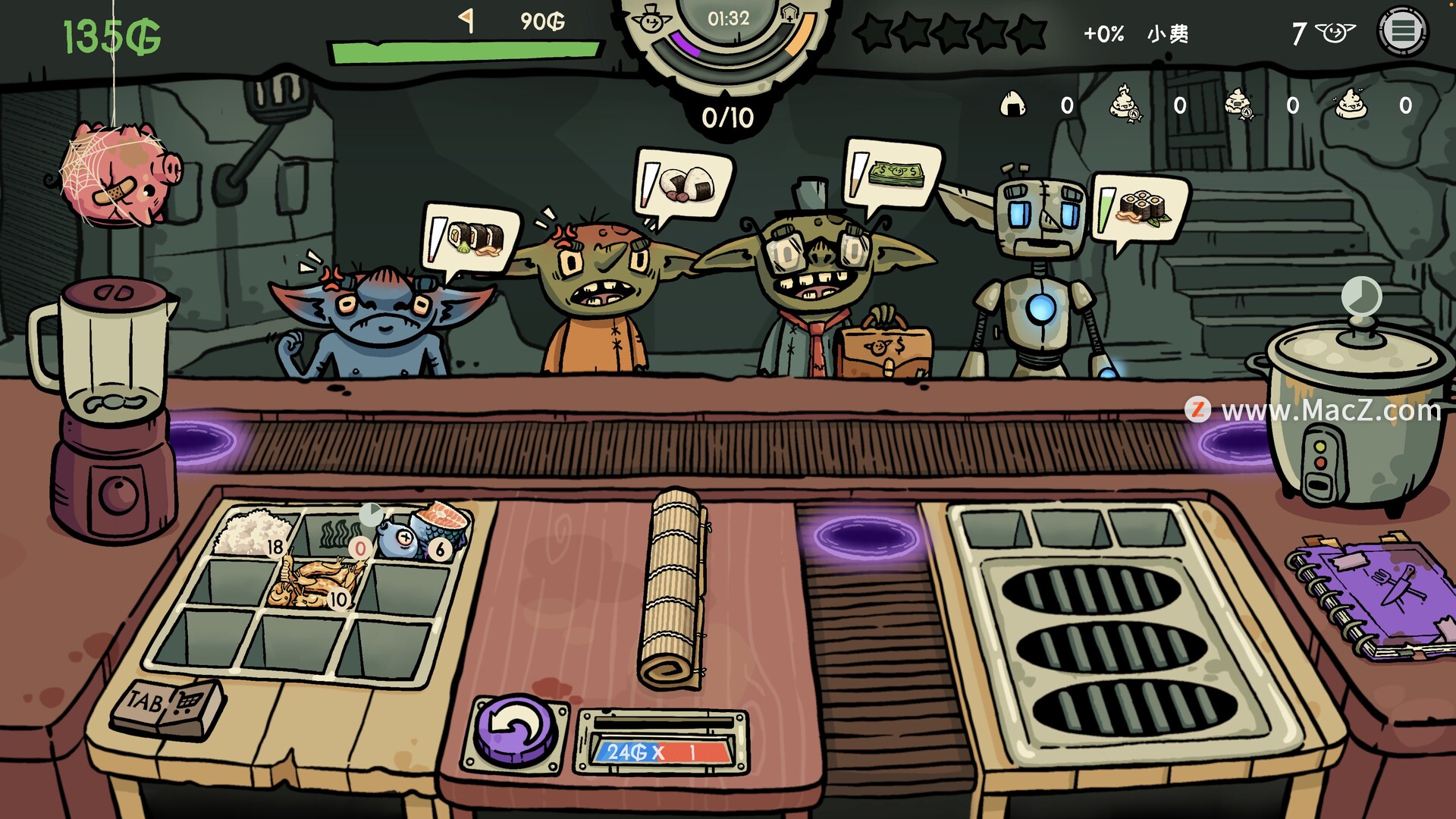The height and width of the screenshot is (819, 1456).
Task: Hit the purple undo arrow button
Action: tap(516, 731)
